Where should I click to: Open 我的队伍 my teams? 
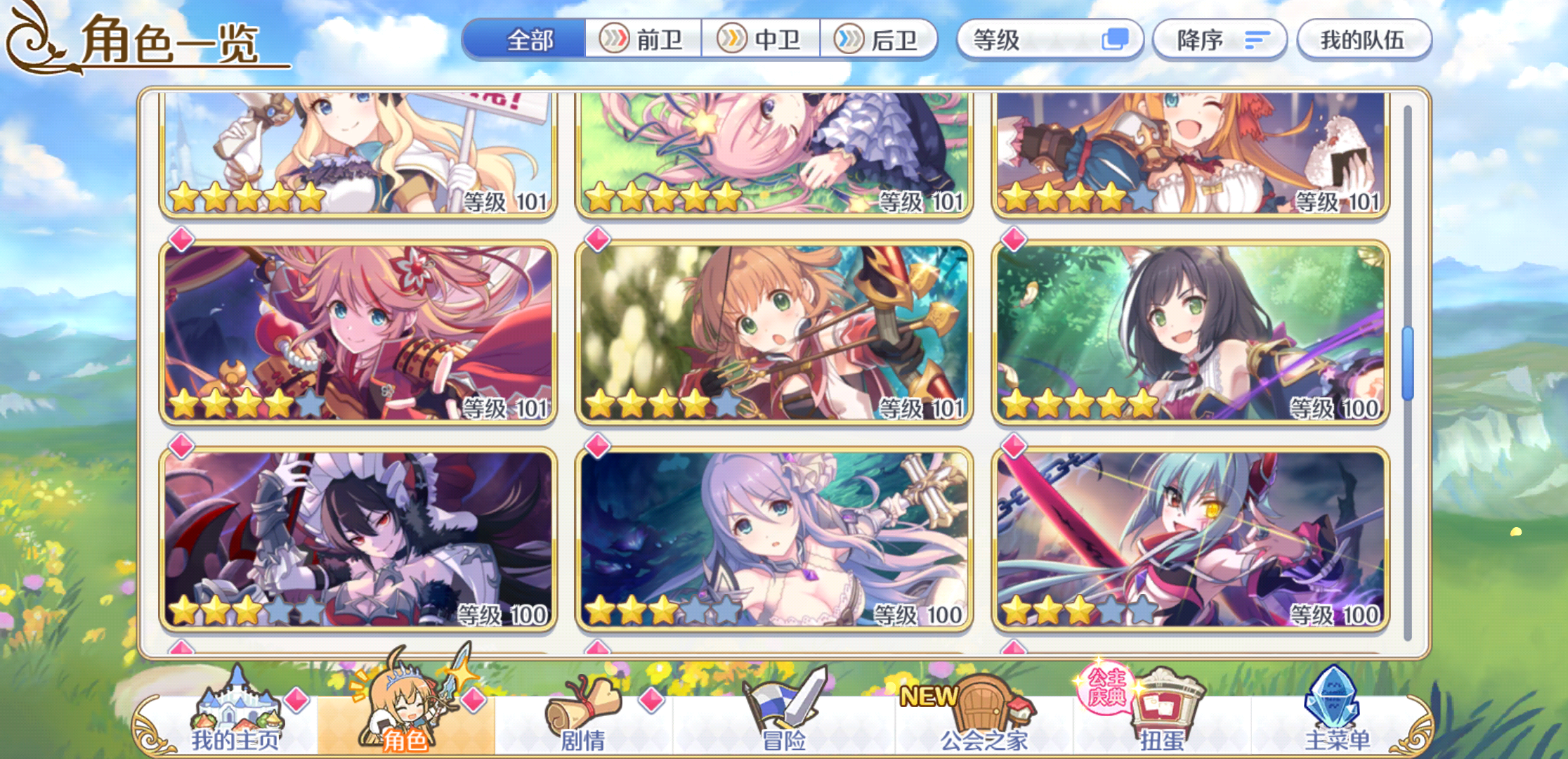point(1361,40)
